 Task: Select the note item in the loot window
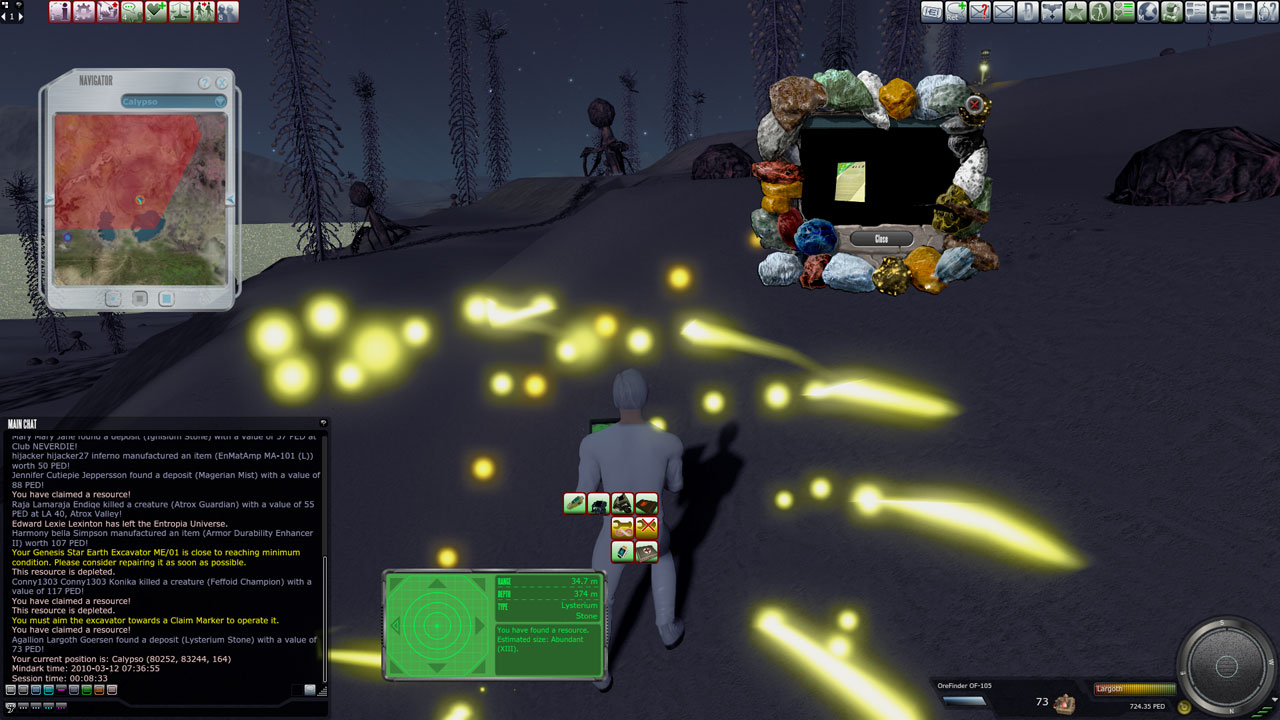[x=850, y=181]
